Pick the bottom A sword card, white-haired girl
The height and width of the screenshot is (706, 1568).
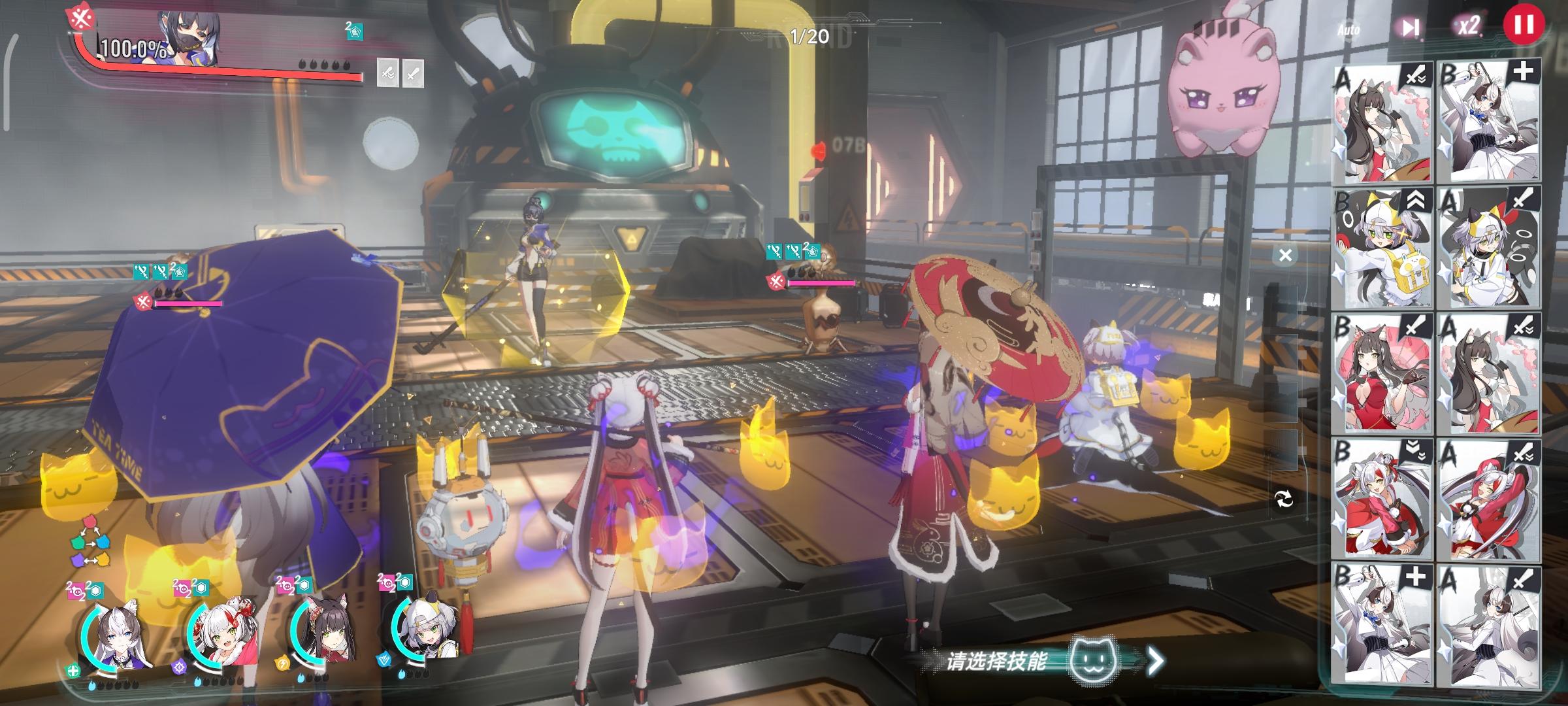coord(1488,624)
